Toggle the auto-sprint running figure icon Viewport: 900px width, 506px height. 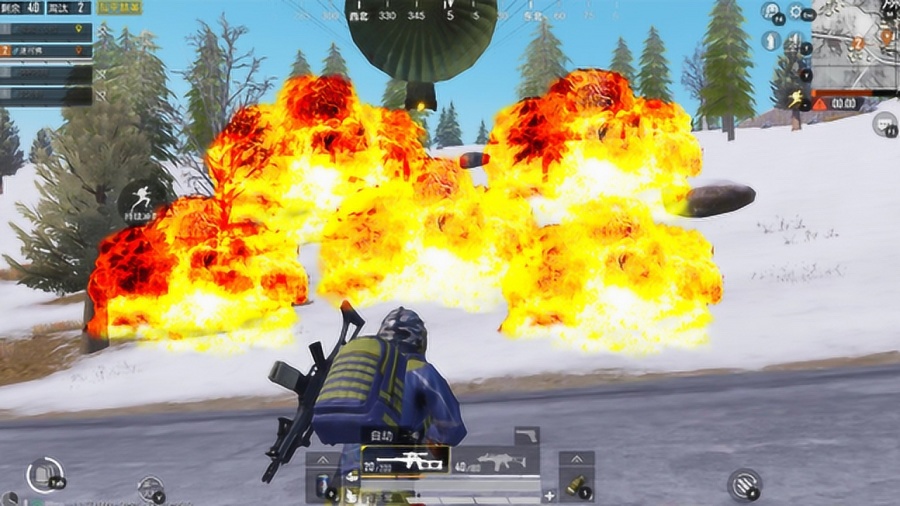(142, 199)
